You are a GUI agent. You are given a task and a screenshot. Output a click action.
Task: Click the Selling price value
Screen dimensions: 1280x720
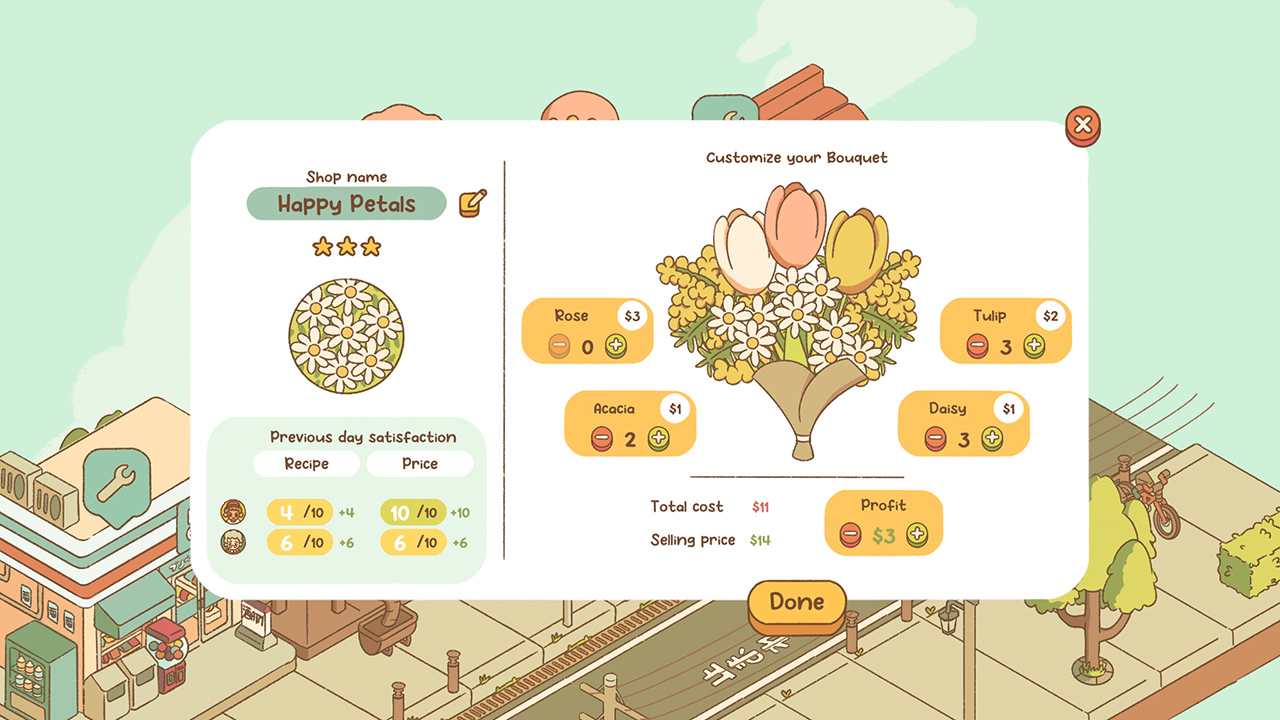[x=760, y=540]
